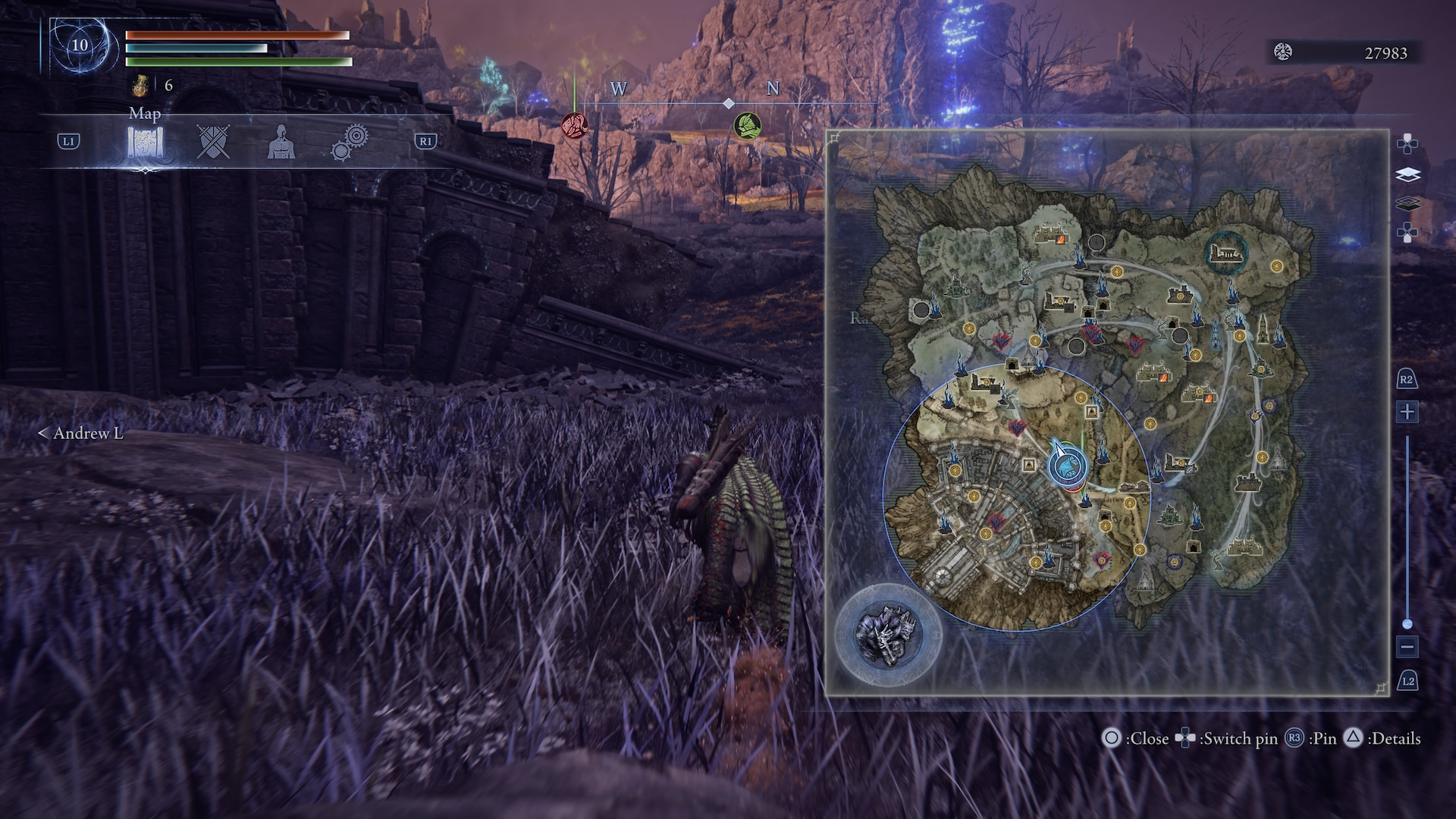This screenshot has height=819, width=1456.
Task: Open the character body status tab
Action: coord(281,142)
